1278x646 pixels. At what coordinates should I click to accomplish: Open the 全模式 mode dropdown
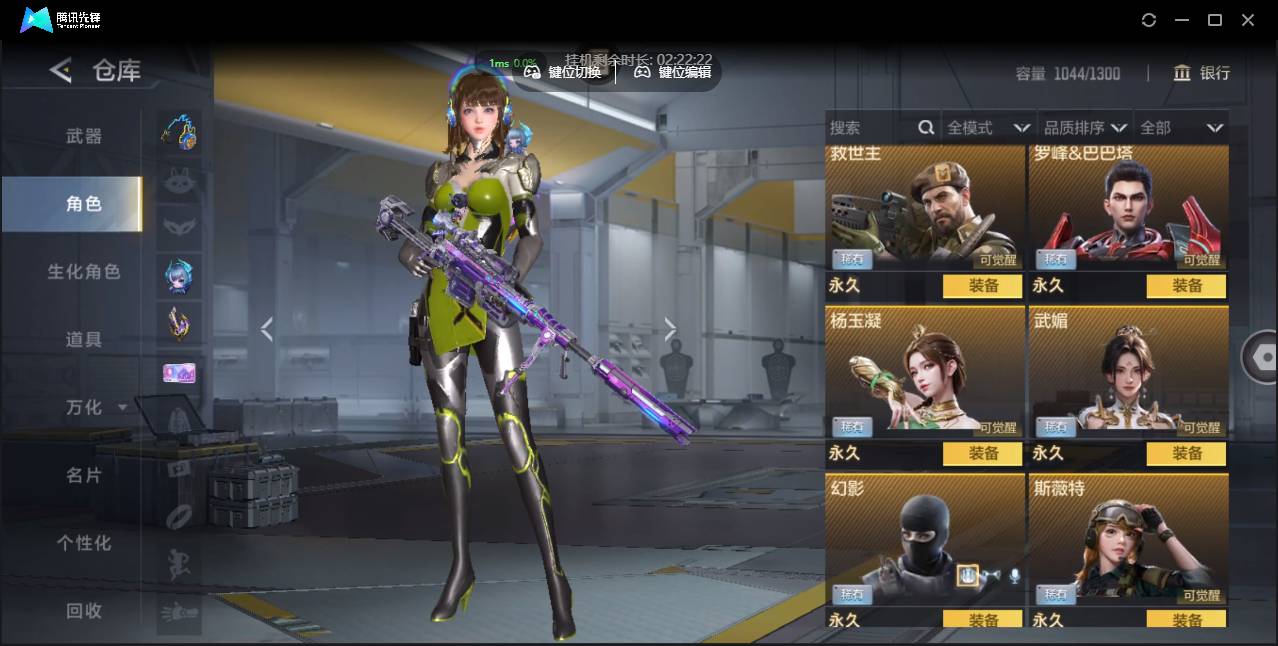[988, 128]
